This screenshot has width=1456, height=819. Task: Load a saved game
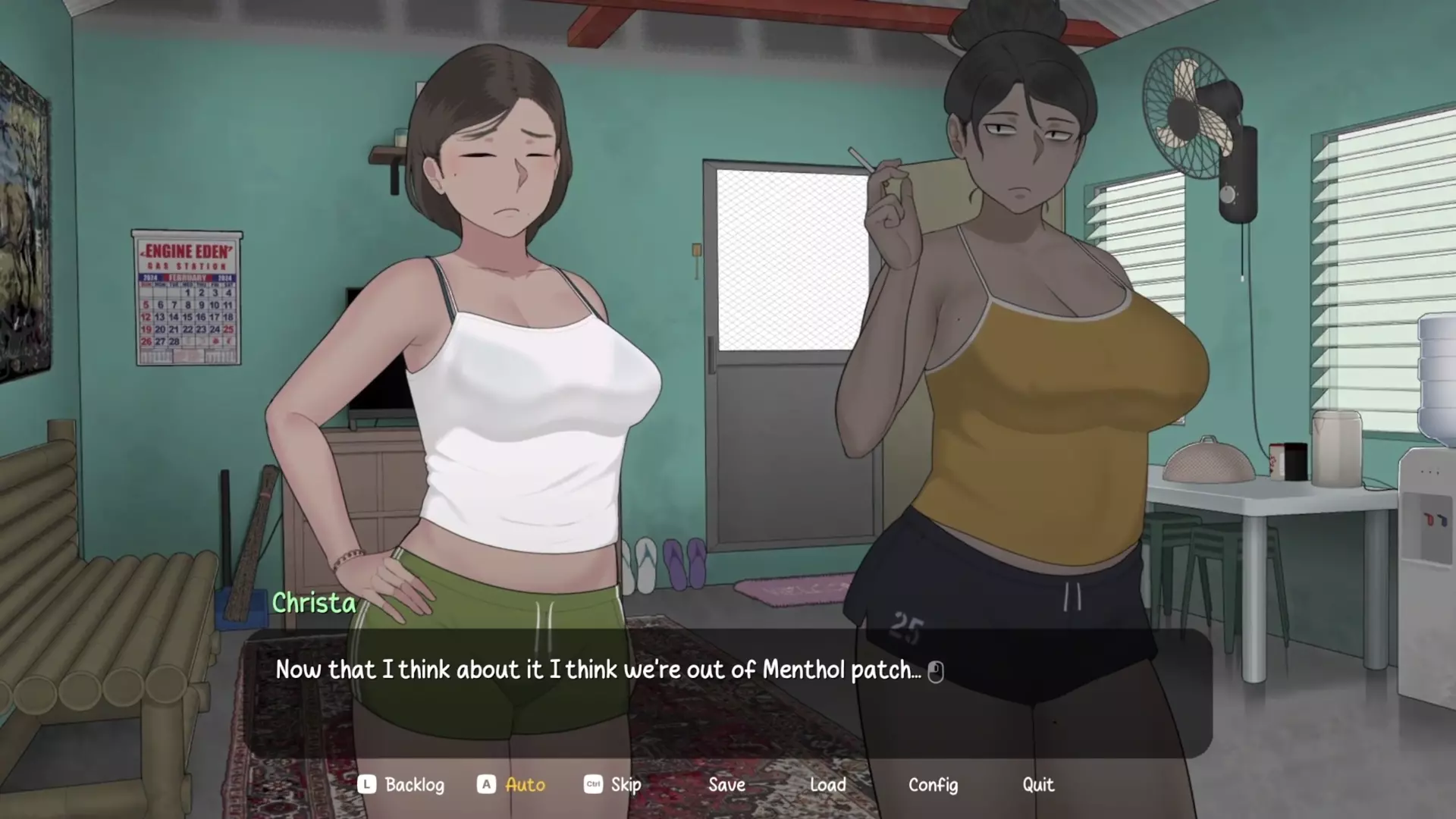[827, 785]
